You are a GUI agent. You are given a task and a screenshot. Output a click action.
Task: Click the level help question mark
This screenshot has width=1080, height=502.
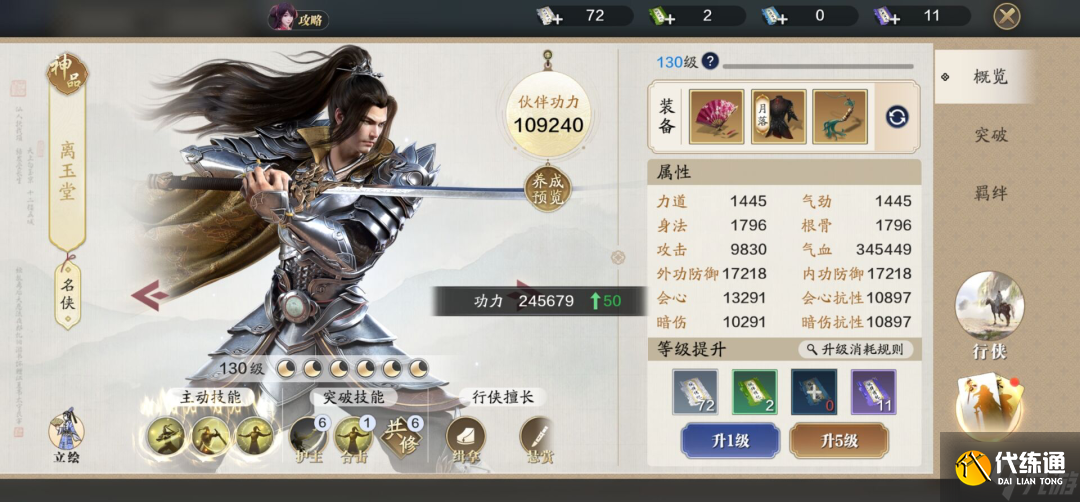(710, 61)
